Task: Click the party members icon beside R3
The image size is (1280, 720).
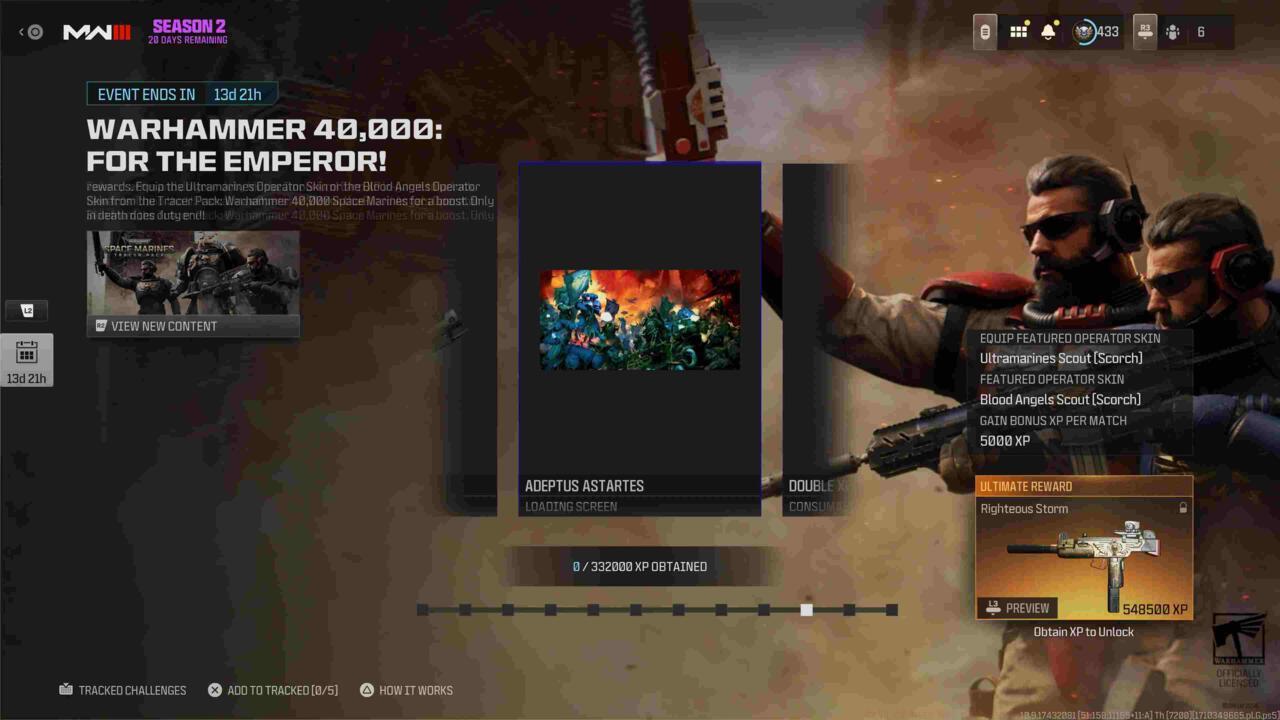Action: (x=1172, y=31)
